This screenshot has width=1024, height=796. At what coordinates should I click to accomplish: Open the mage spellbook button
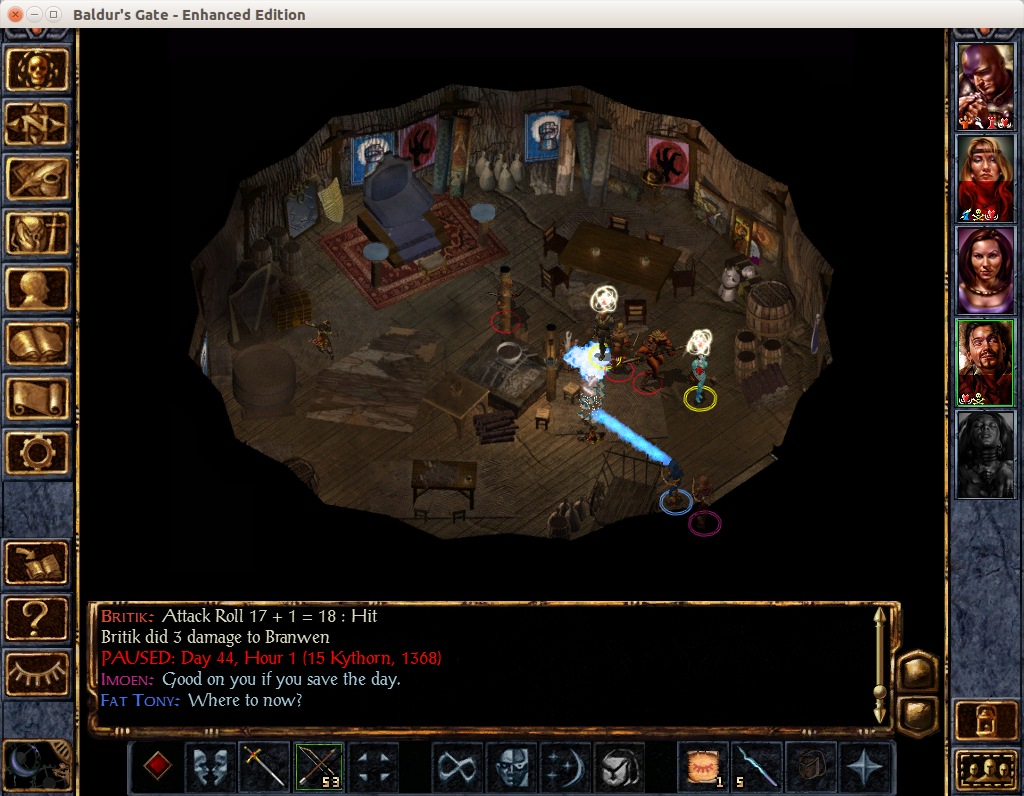38,344
